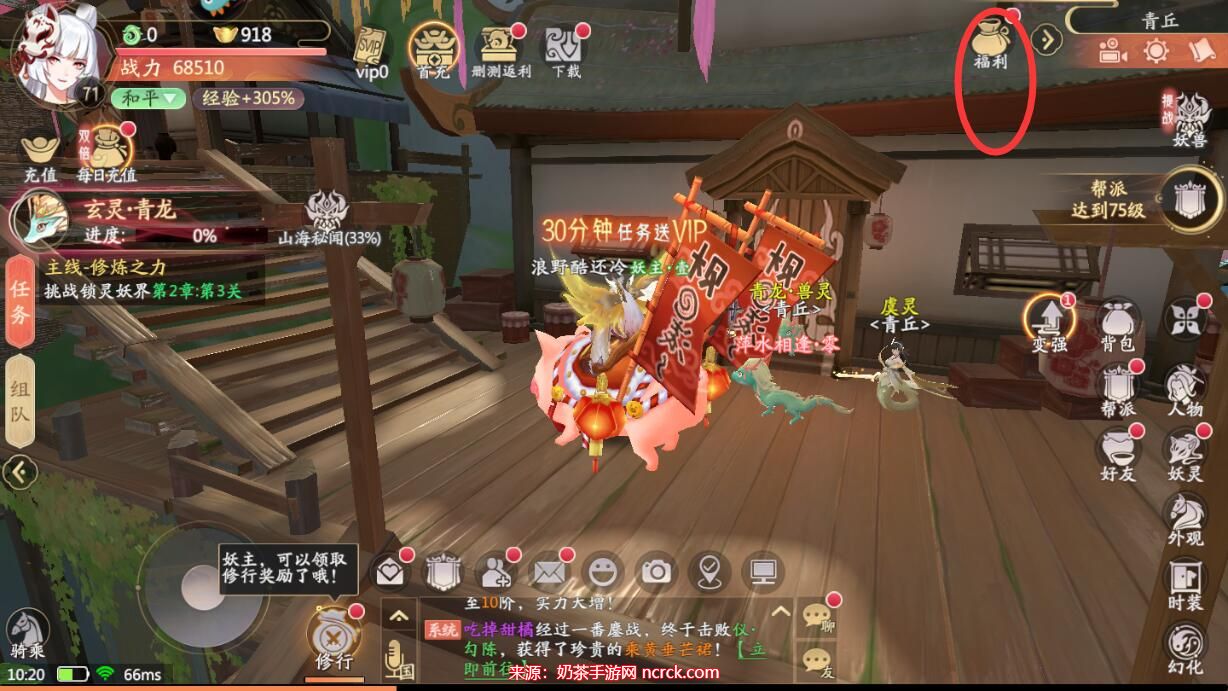The image size is (1228, 691).
Task: Open the 充值 recharge shop
Action: tap(40, 155)
